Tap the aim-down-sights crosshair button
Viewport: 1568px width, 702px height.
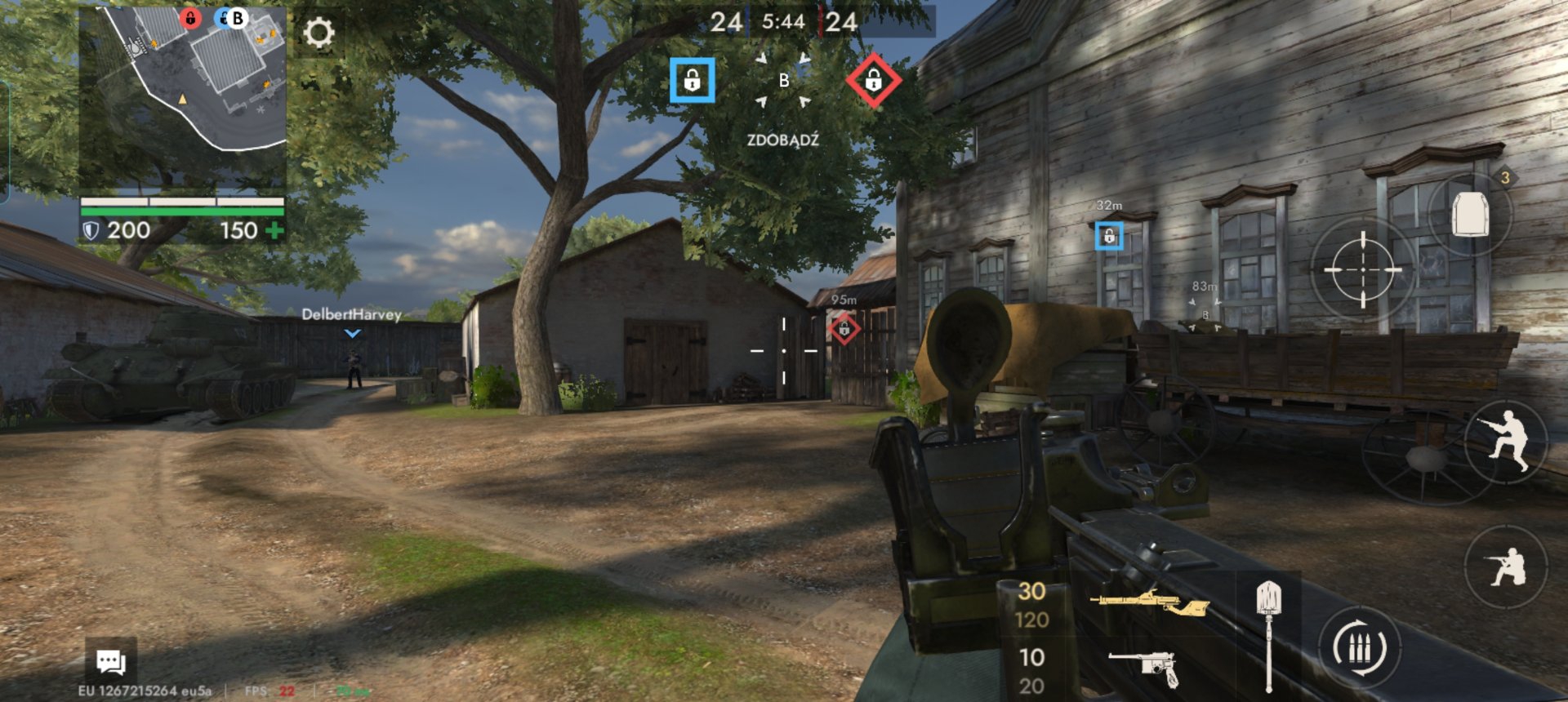1361,269
